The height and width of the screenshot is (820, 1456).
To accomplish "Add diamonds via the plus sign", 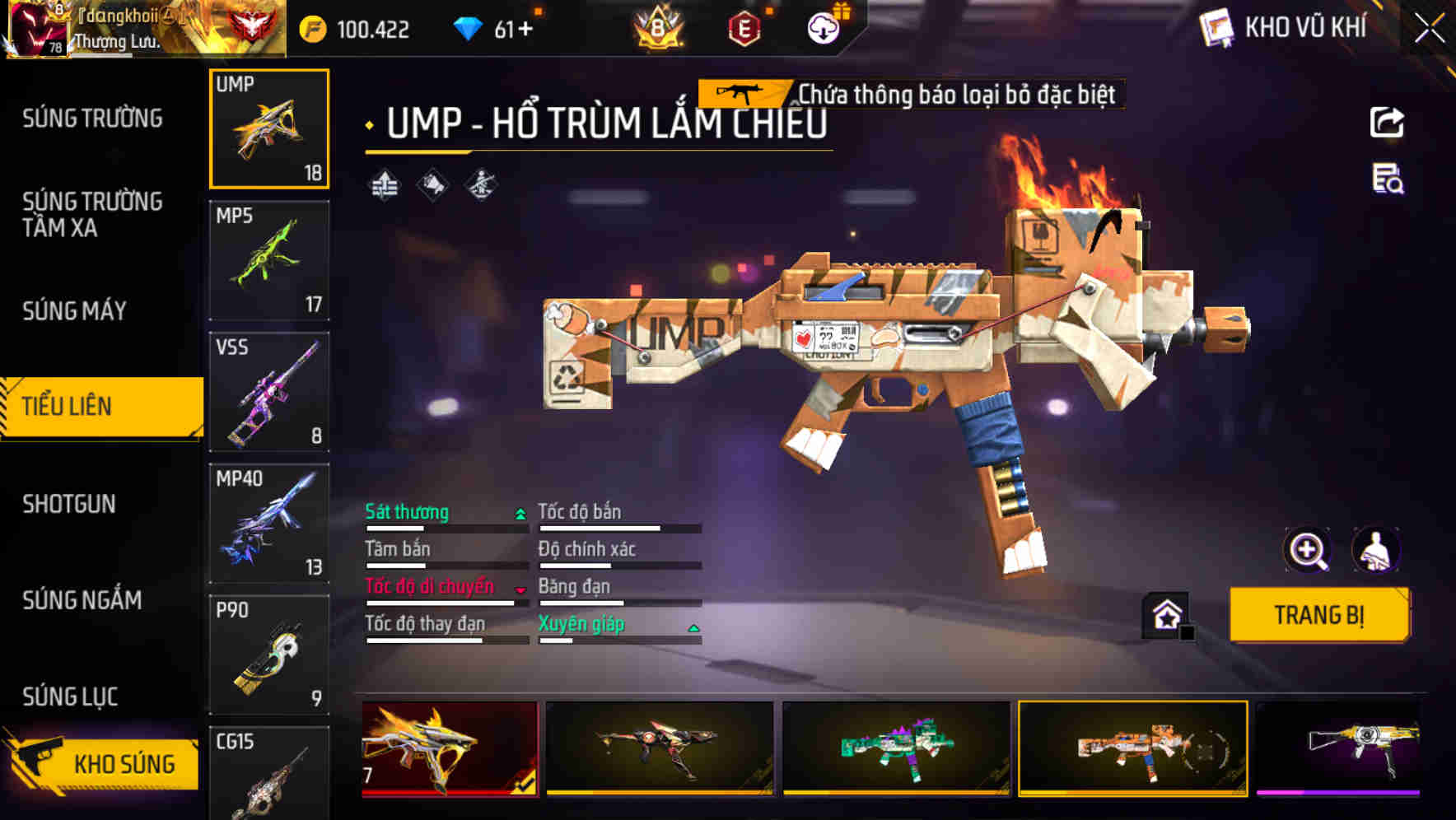I will 525,30.
